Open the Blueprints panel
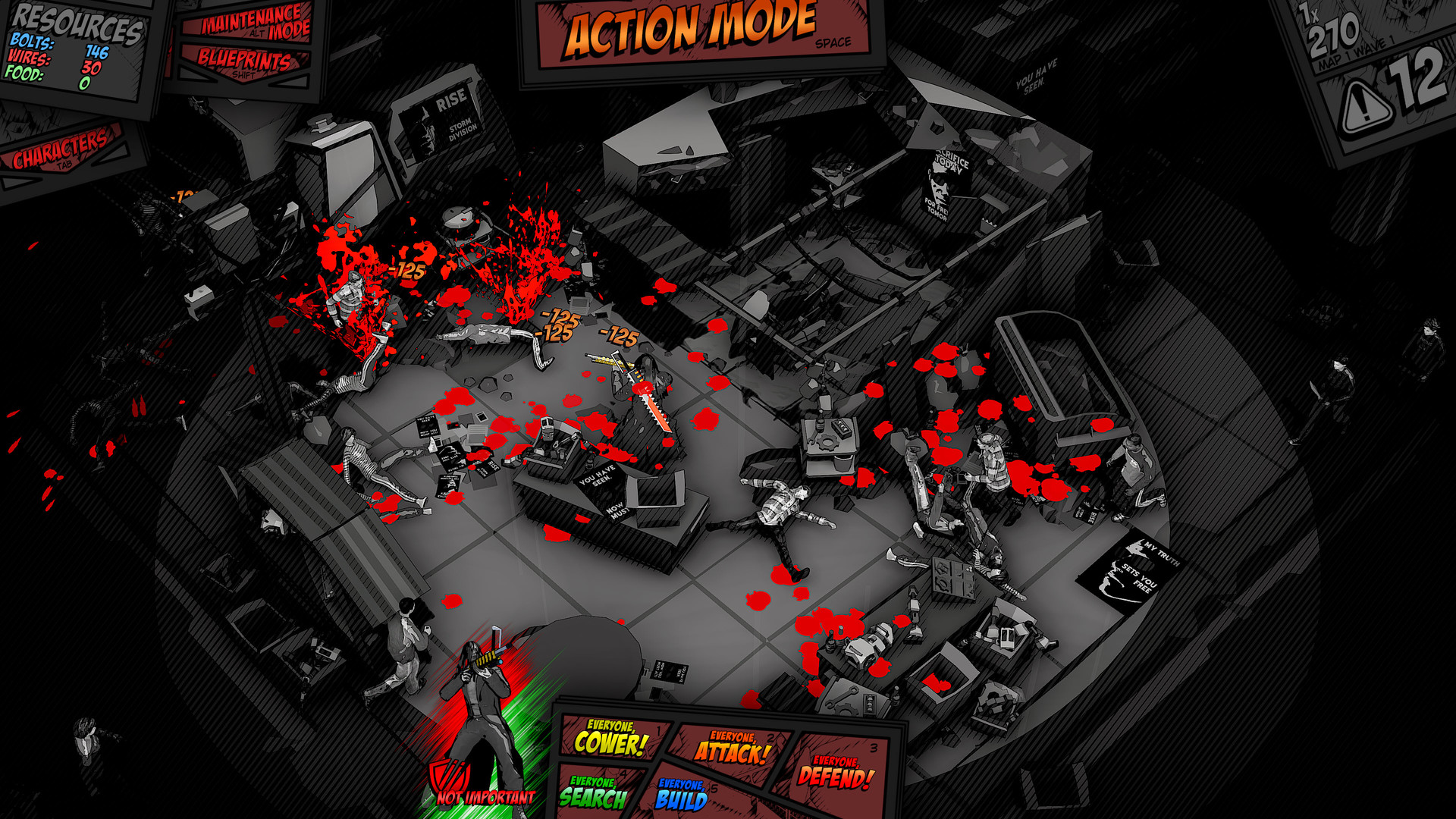1456x819 pixels. click(244, 62)
